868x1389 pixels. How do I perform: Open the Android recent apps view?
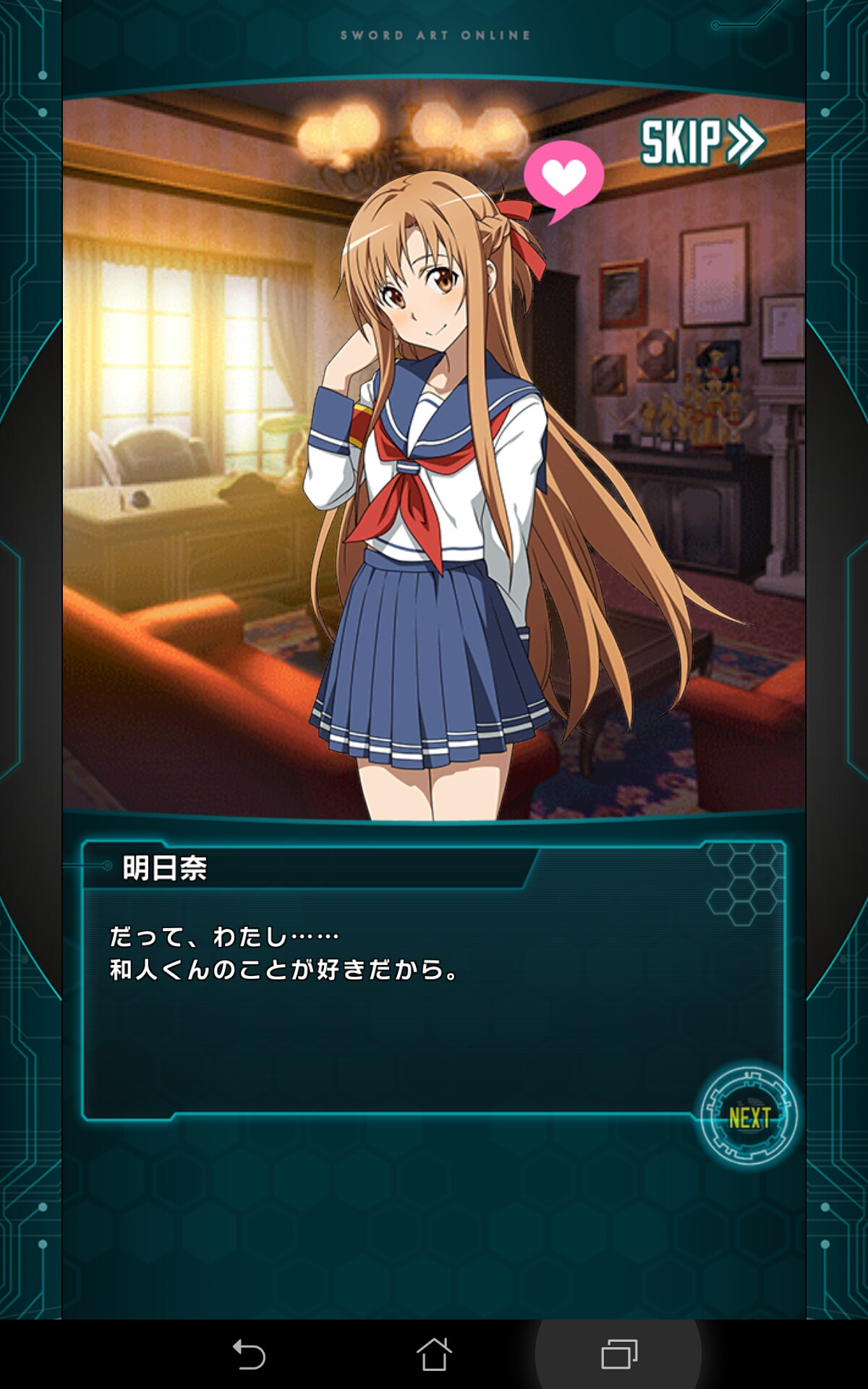tap(619, 1354)
